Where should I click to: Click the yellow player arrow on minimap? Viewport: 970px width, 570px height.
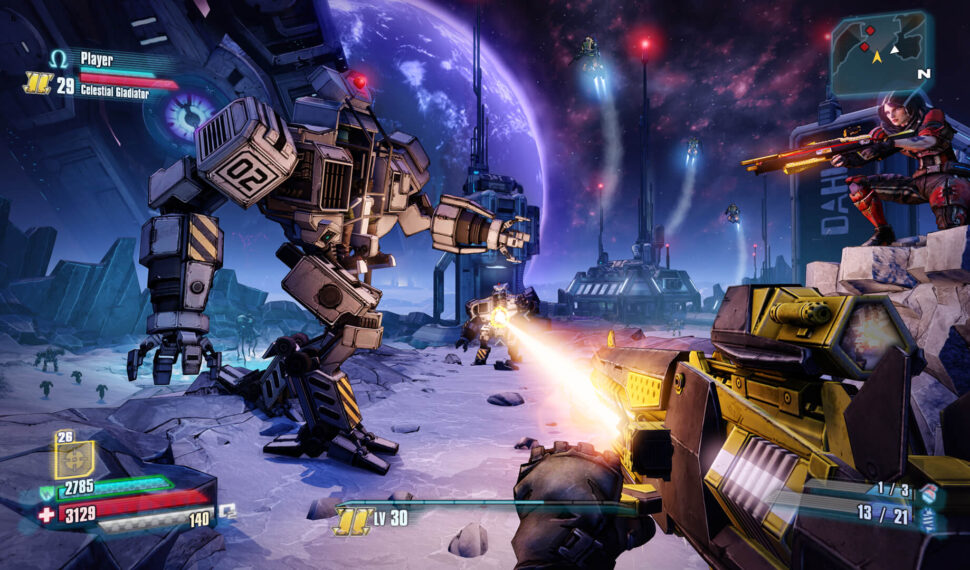pos(877,58)
